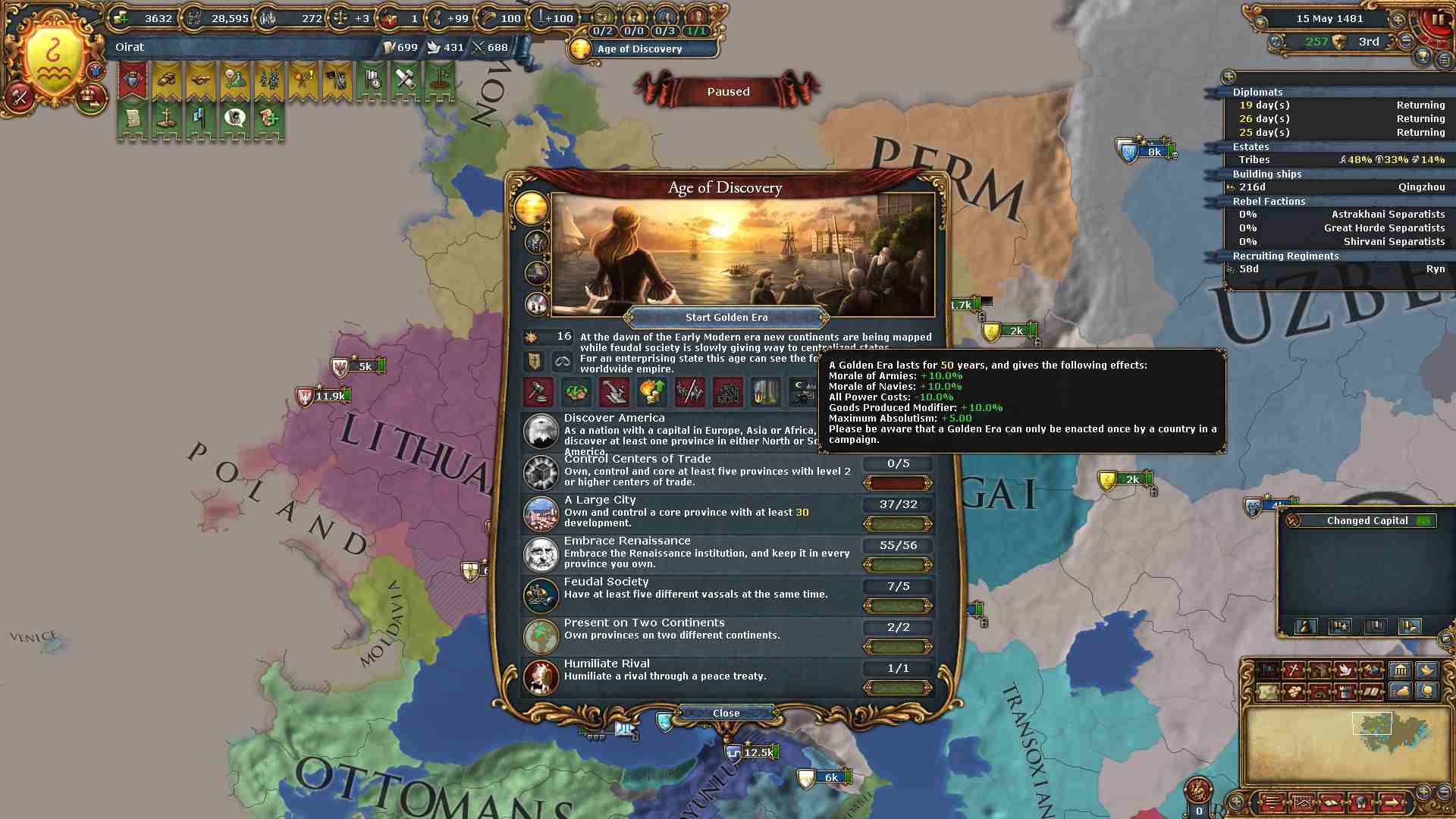The height and width of the screenshot is (819, 1456).
Task: Select the Discover America objective row
Action: tap(690, 433)
